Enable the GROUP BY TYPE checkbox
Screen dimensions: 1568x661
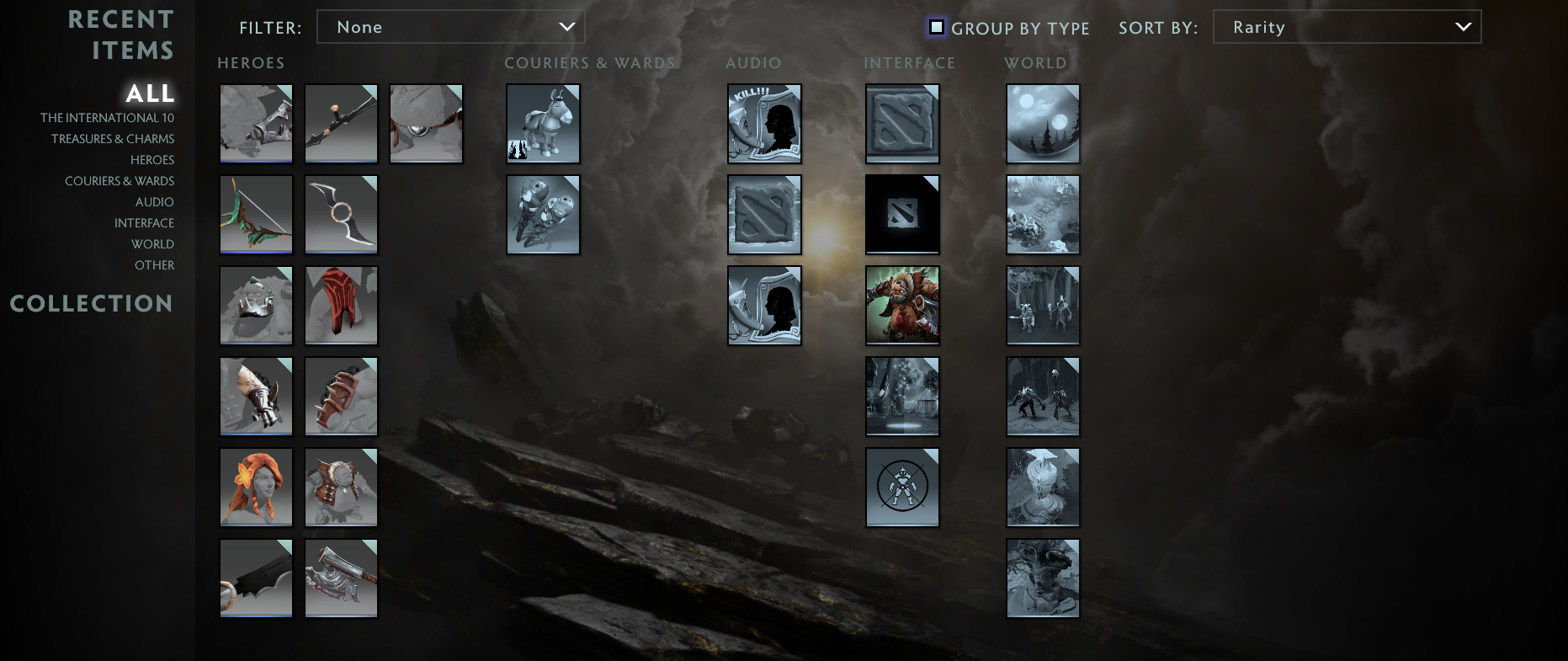pos(937,27)
